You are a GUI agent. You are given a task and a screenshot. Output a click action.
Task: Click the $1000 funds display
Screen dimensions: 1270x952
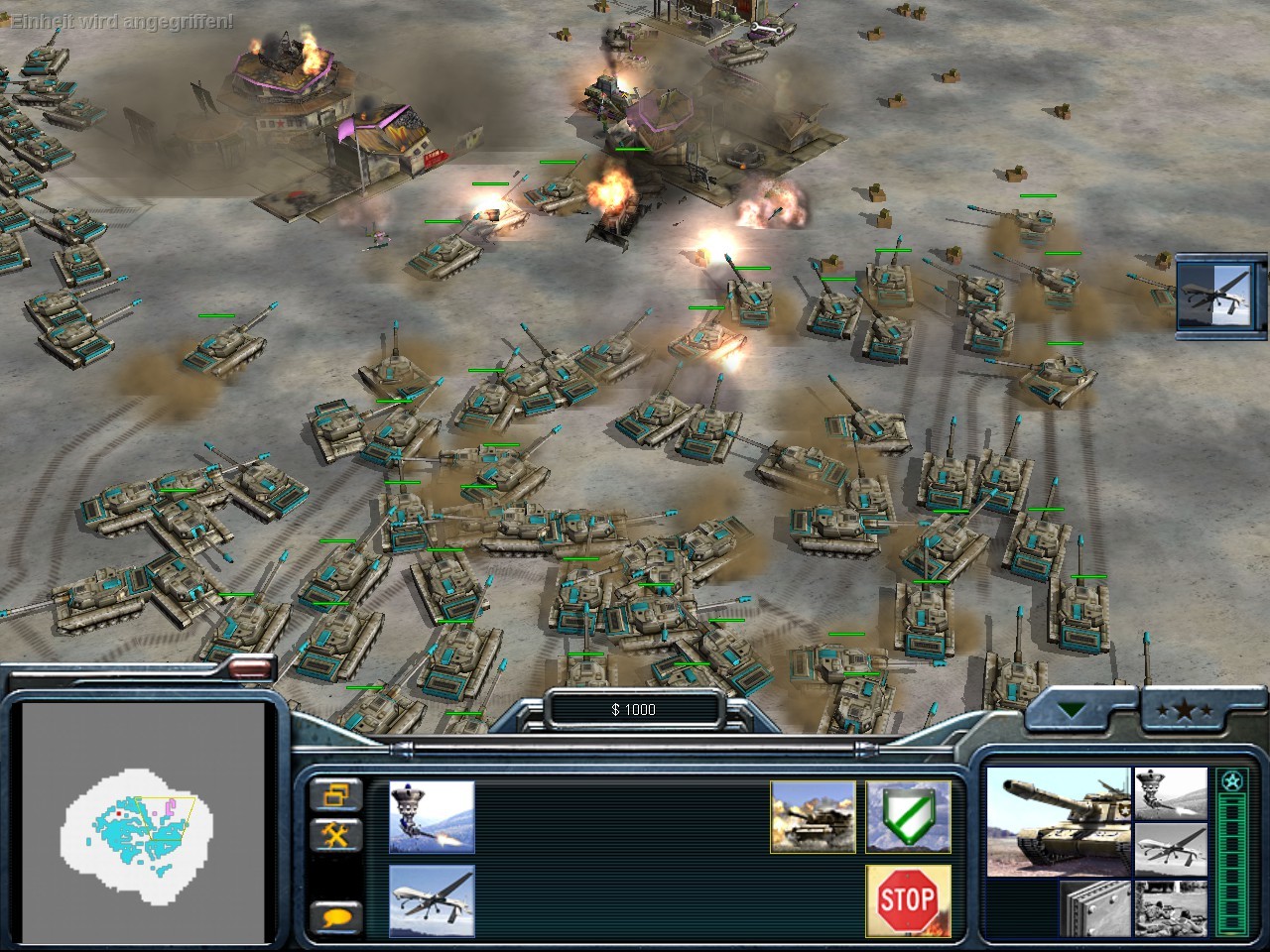634,709
